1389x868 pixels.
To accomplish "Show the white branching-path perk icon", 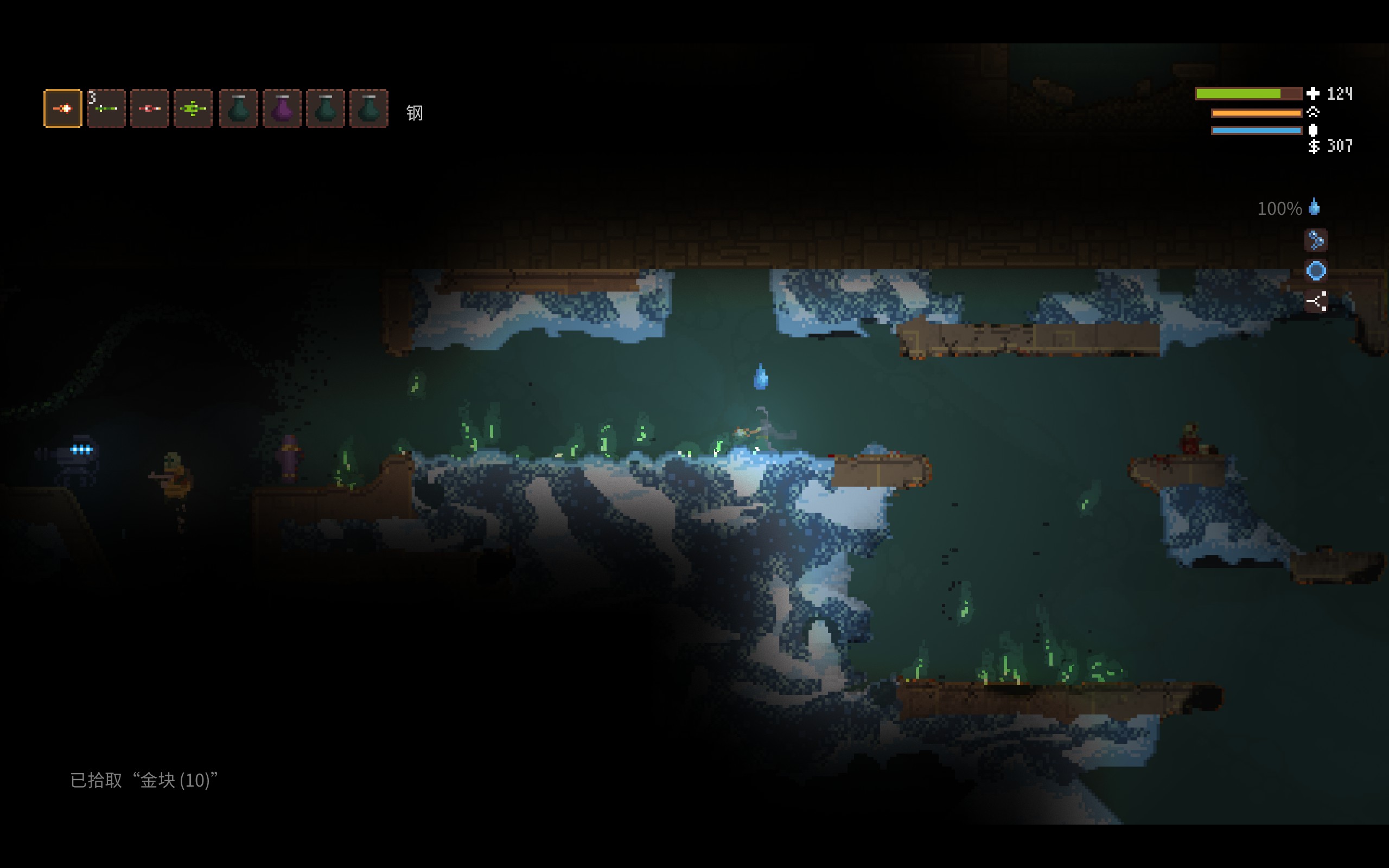I will [x=1316, y=301].
